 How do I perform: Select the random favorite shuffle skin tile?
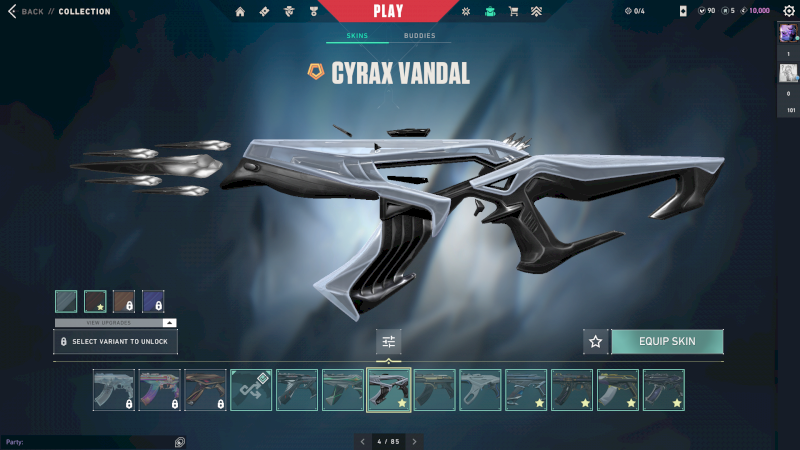(251, 390)
